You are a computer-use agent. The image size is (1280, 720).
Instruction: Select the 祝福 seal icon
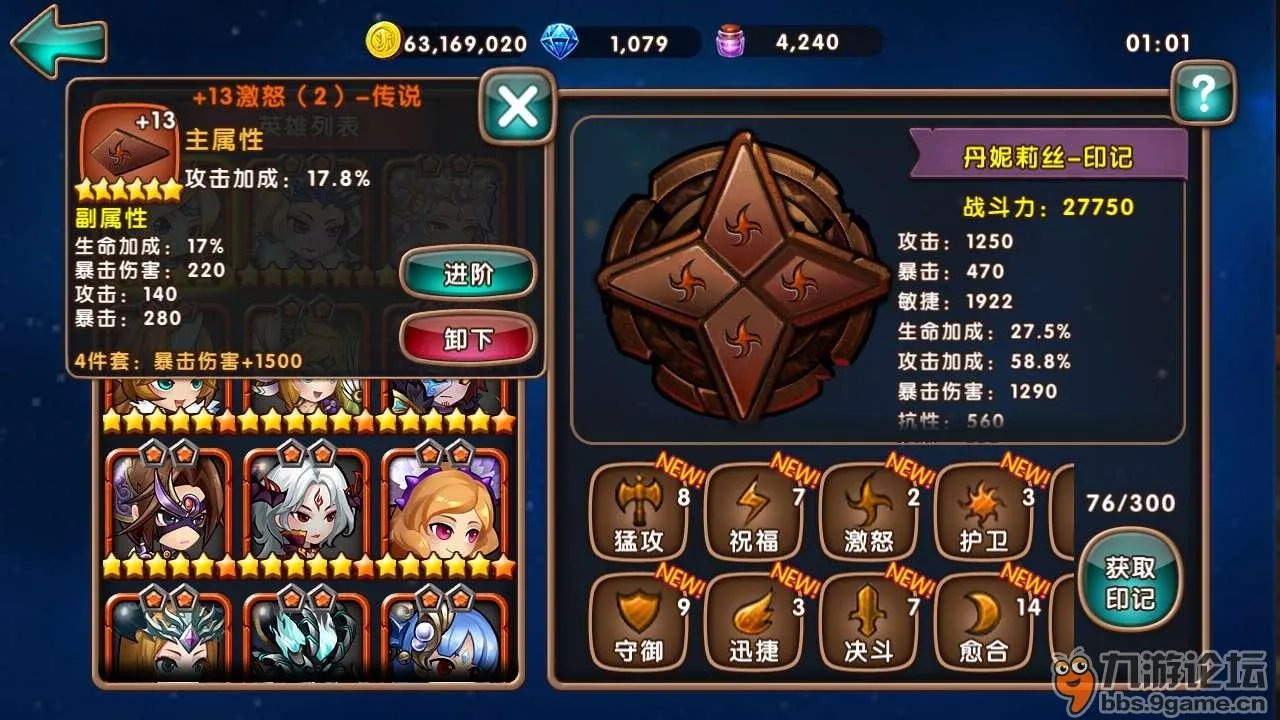coord(753,510)
